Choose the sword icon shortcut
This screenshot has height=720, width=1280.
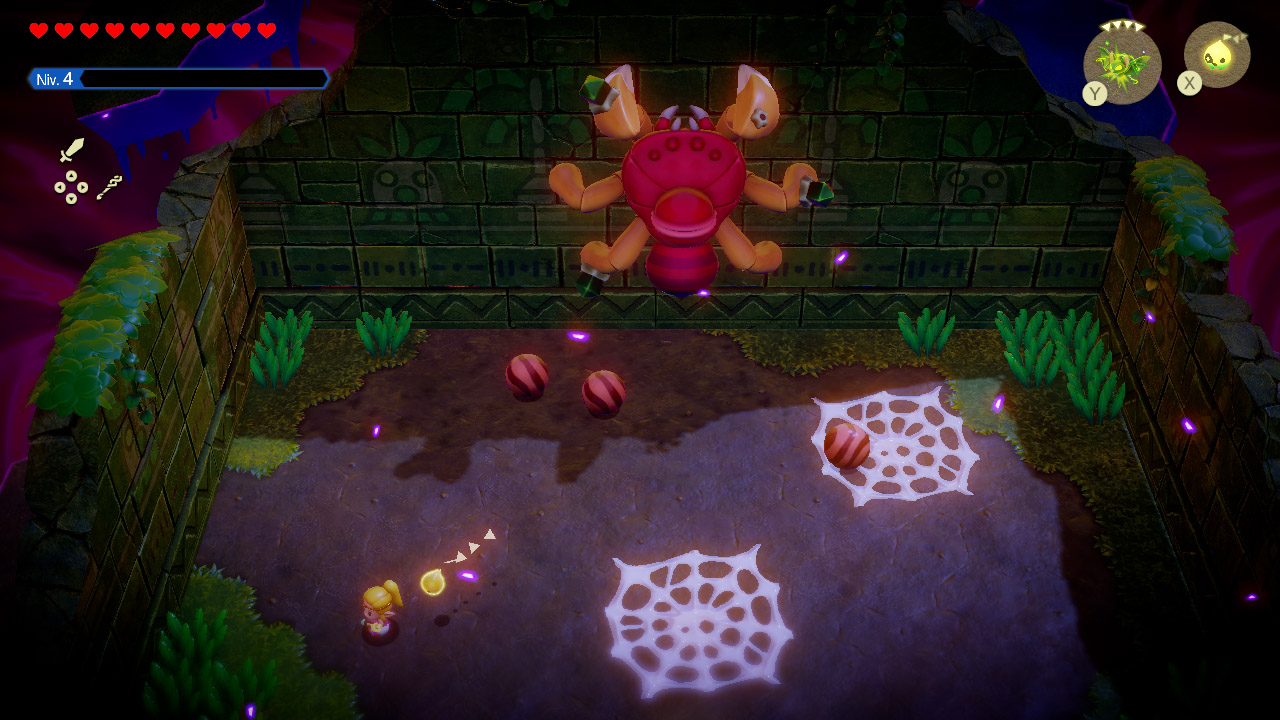point(71,151)
